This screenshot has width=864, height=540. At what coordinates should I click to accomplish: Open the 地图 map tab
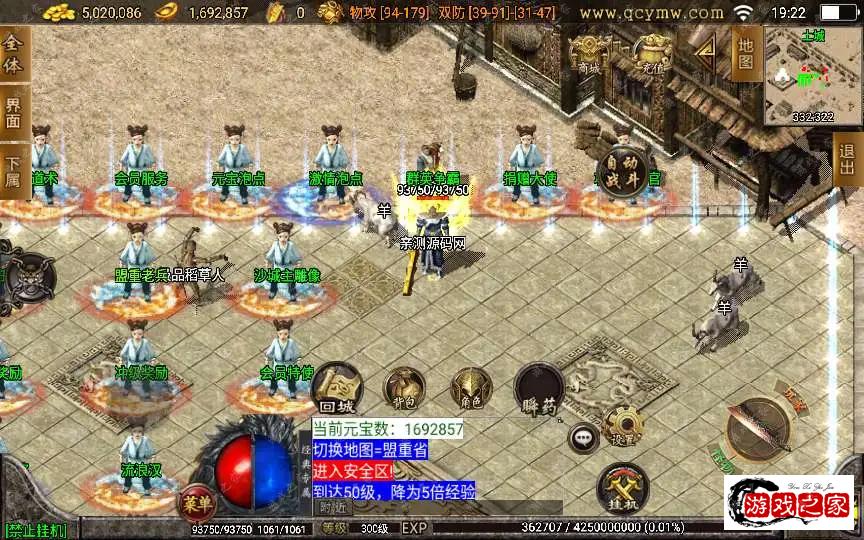point(745,51)
